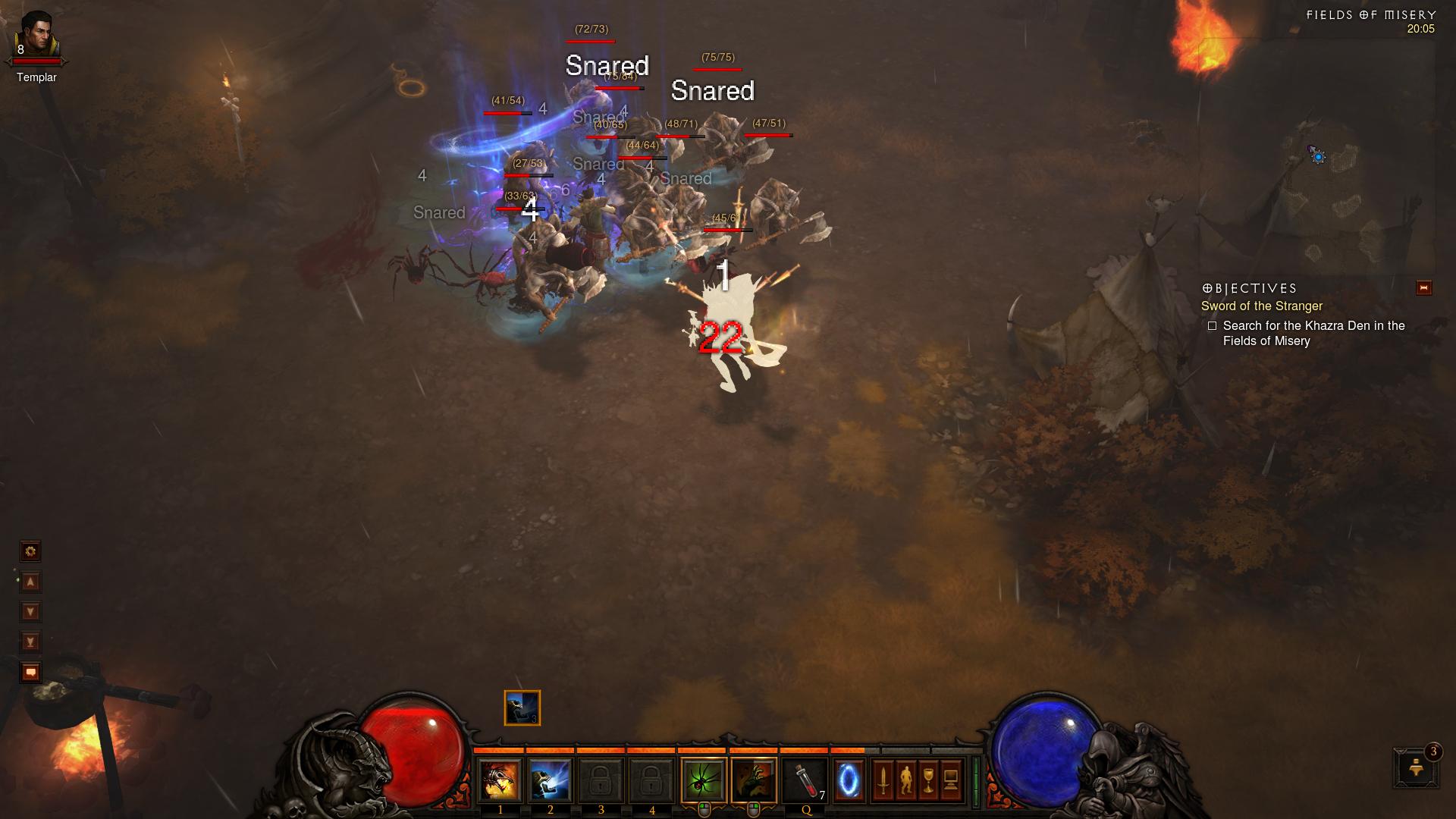This screenshot has width=1456, height=819.
Task: Activate the flaming skull skill in slot 1
Action: [500, 781]
